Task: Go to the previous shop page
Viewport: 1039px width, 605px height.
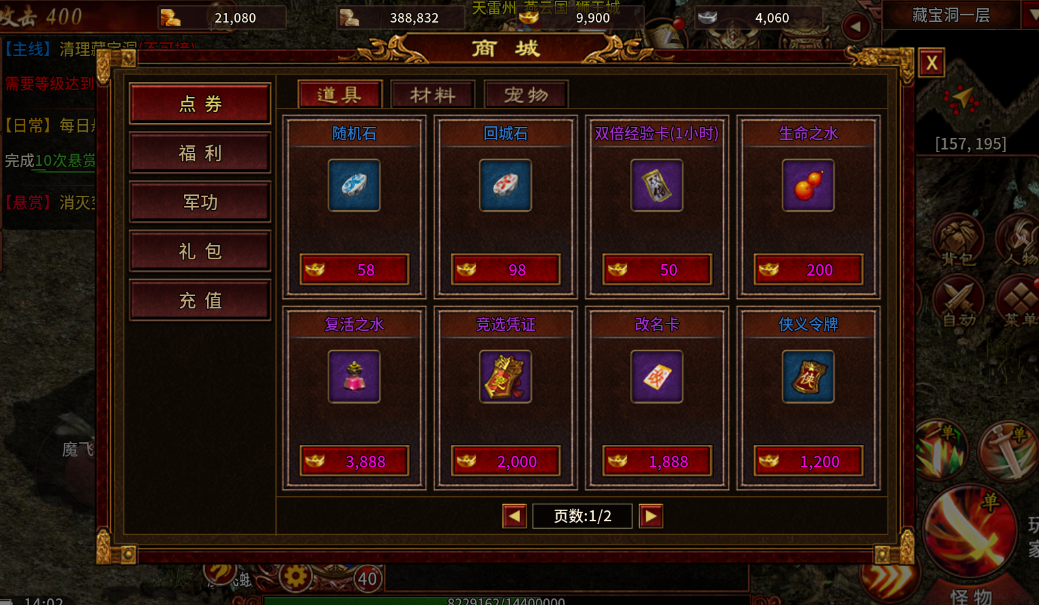Action: 514,516
